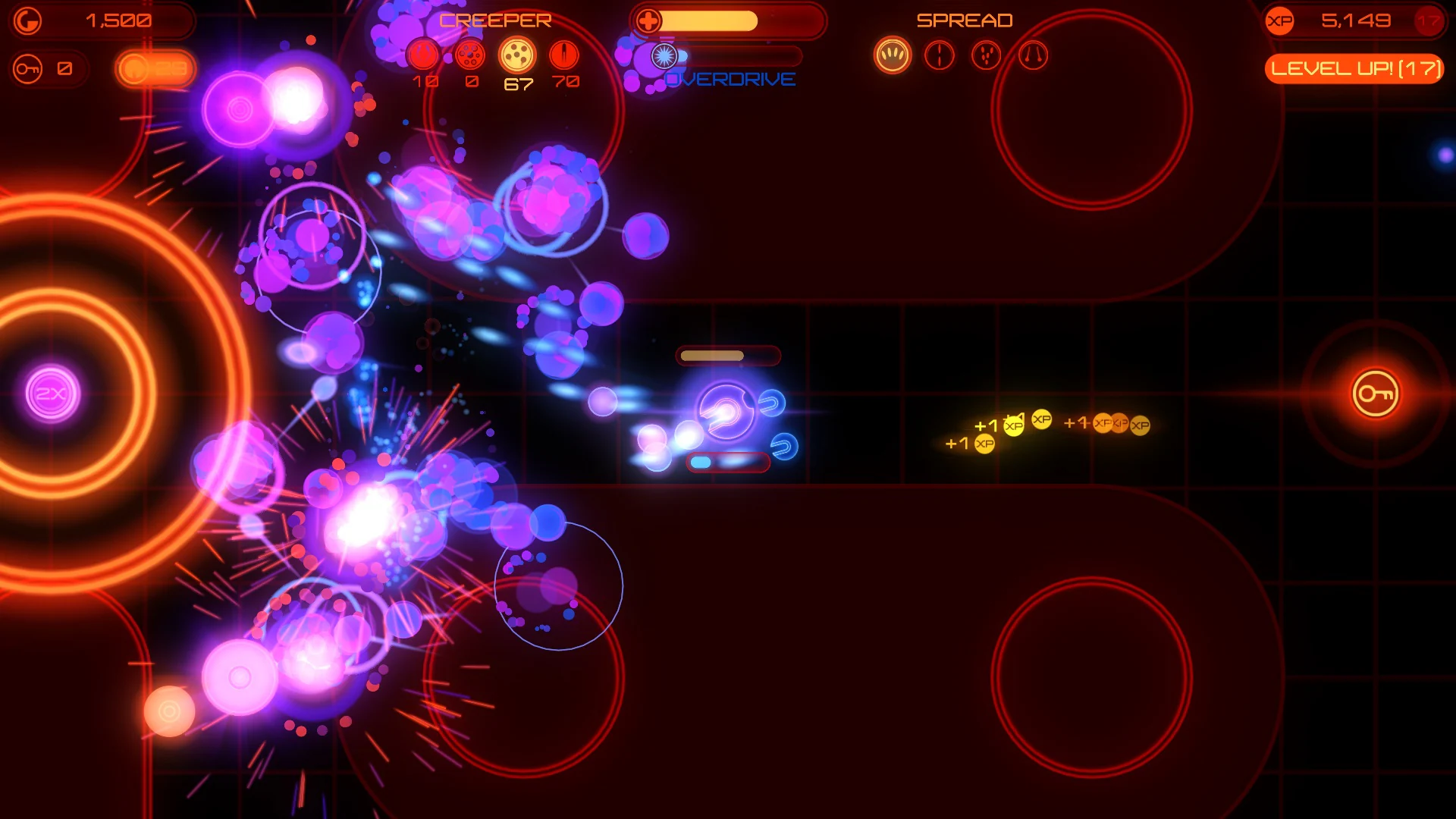Select the cluster-dot Creeper weapon showing 0 ammo
Viewport: 1456px width, 819px height.
tap(472, 55)
